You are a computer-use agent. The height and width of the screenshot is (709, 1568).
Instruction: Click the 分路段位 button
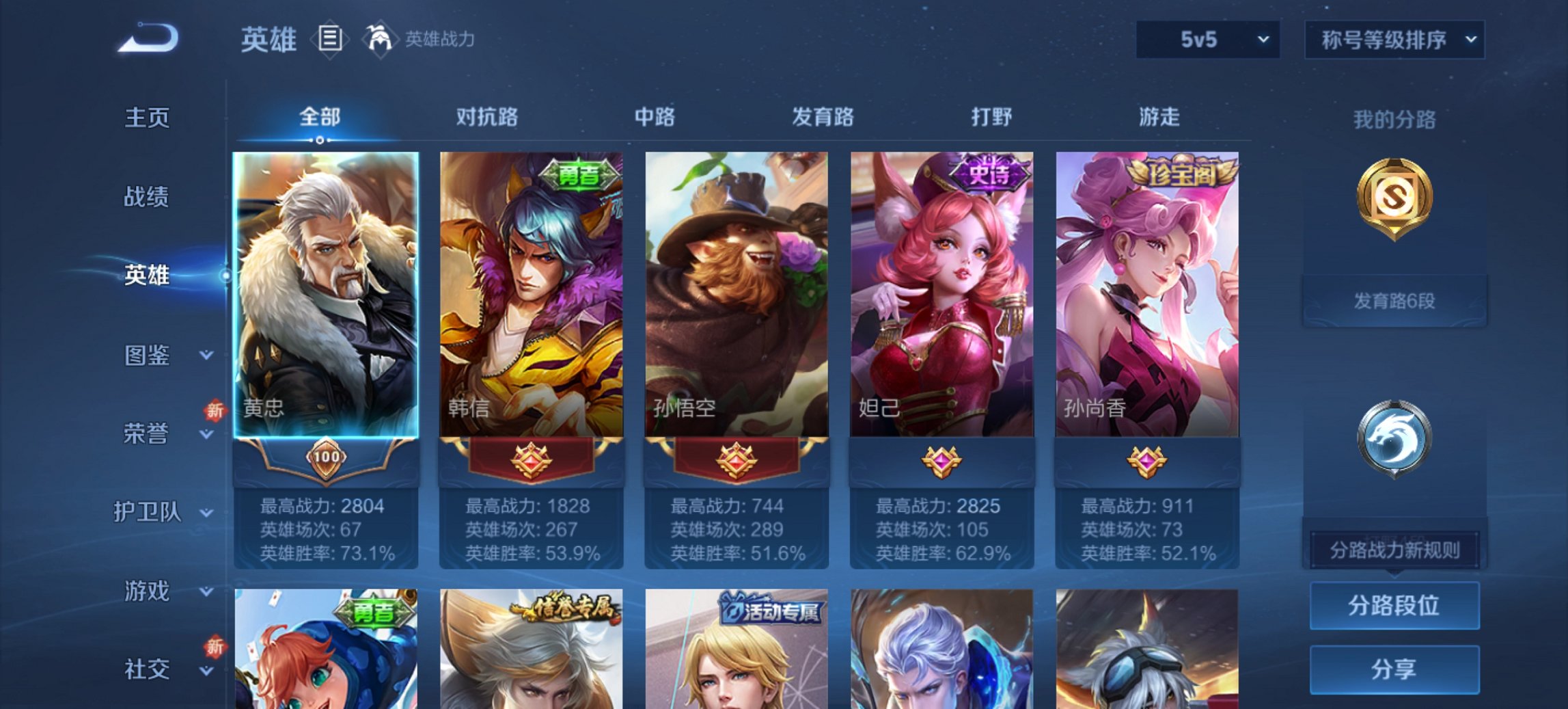pyautogui.click(x=1395, y=606)
